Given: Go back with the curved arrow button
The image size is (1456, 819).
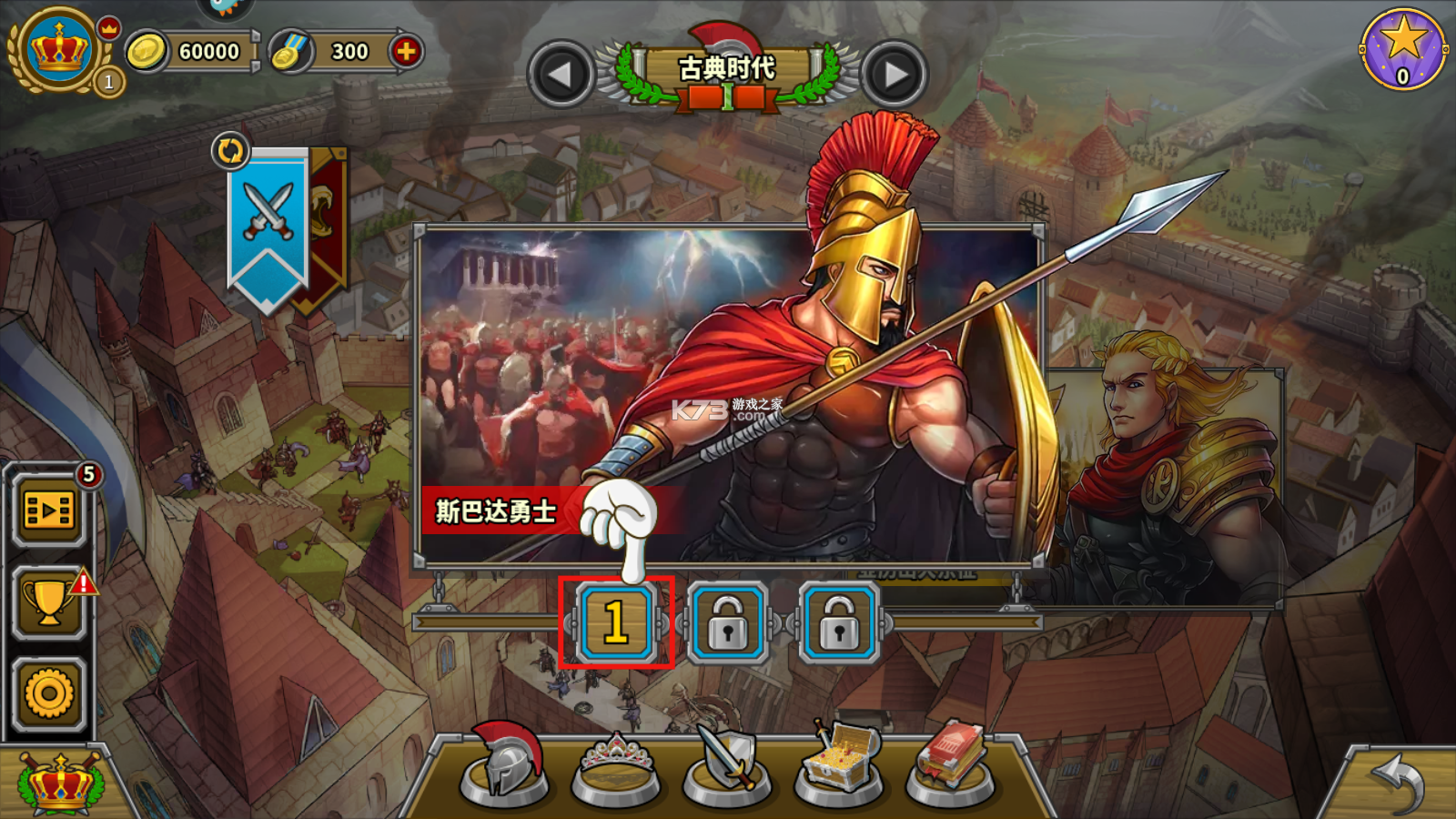Looking at the screenshot, I should pyautogui.click(x=1397, y=784).
